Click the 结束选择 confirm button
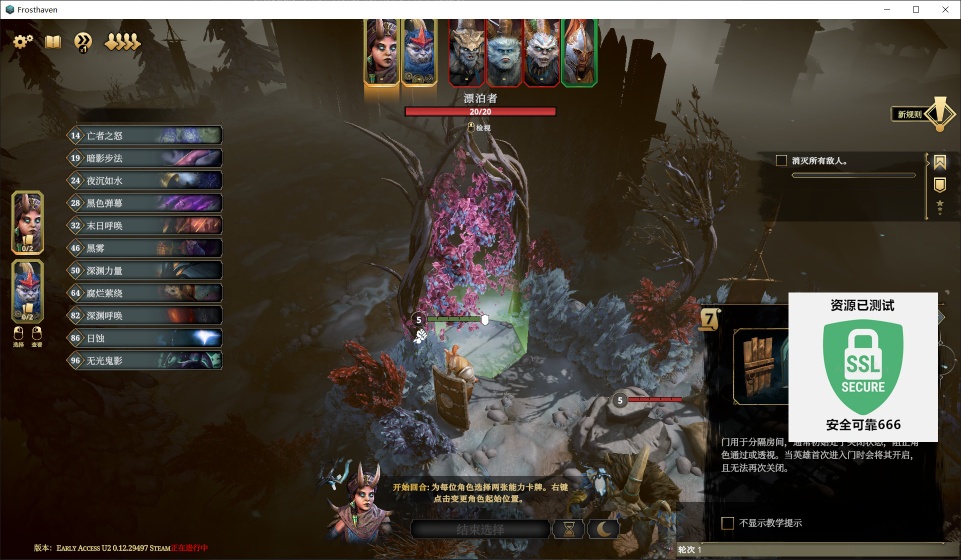 click(x=481, y=529)
